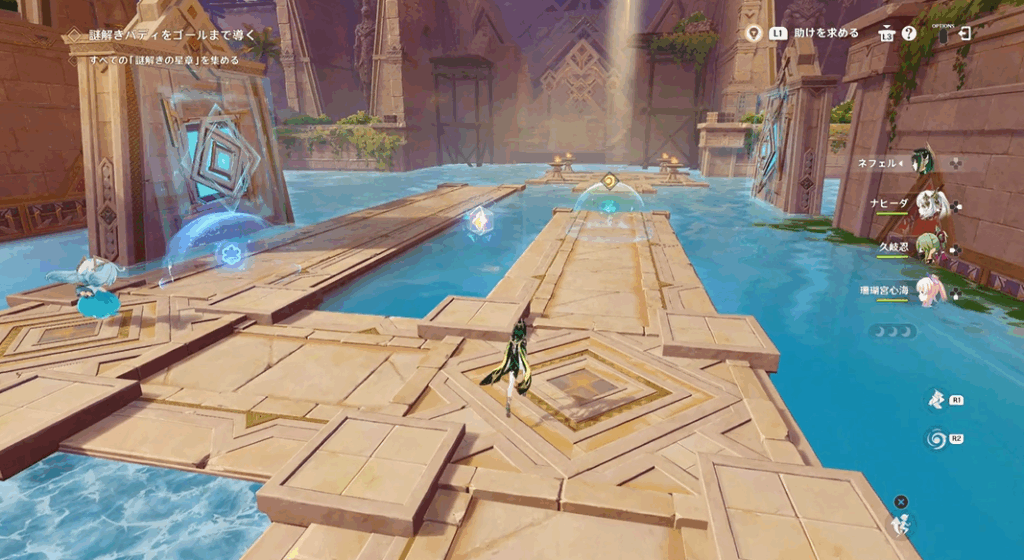The height and width of the screenshot is (560, 1024).
Task: Trigger the swirl special ability icon
Action: click(x=935, y=438)
